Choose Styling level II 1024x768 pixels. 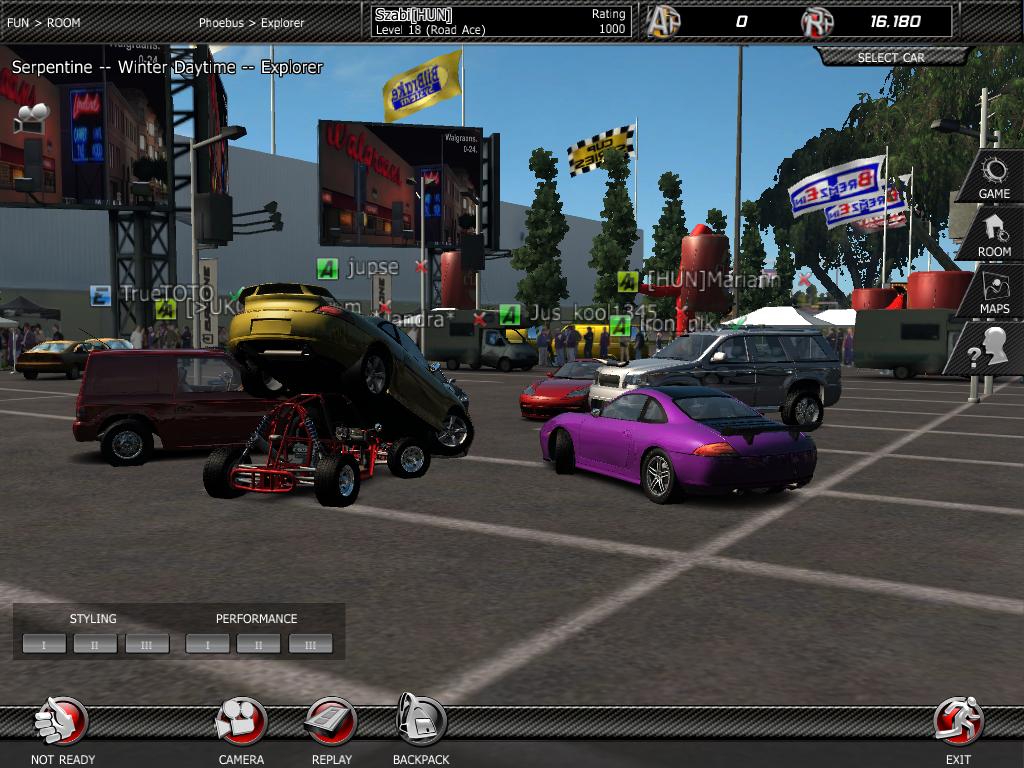point(95,644)
